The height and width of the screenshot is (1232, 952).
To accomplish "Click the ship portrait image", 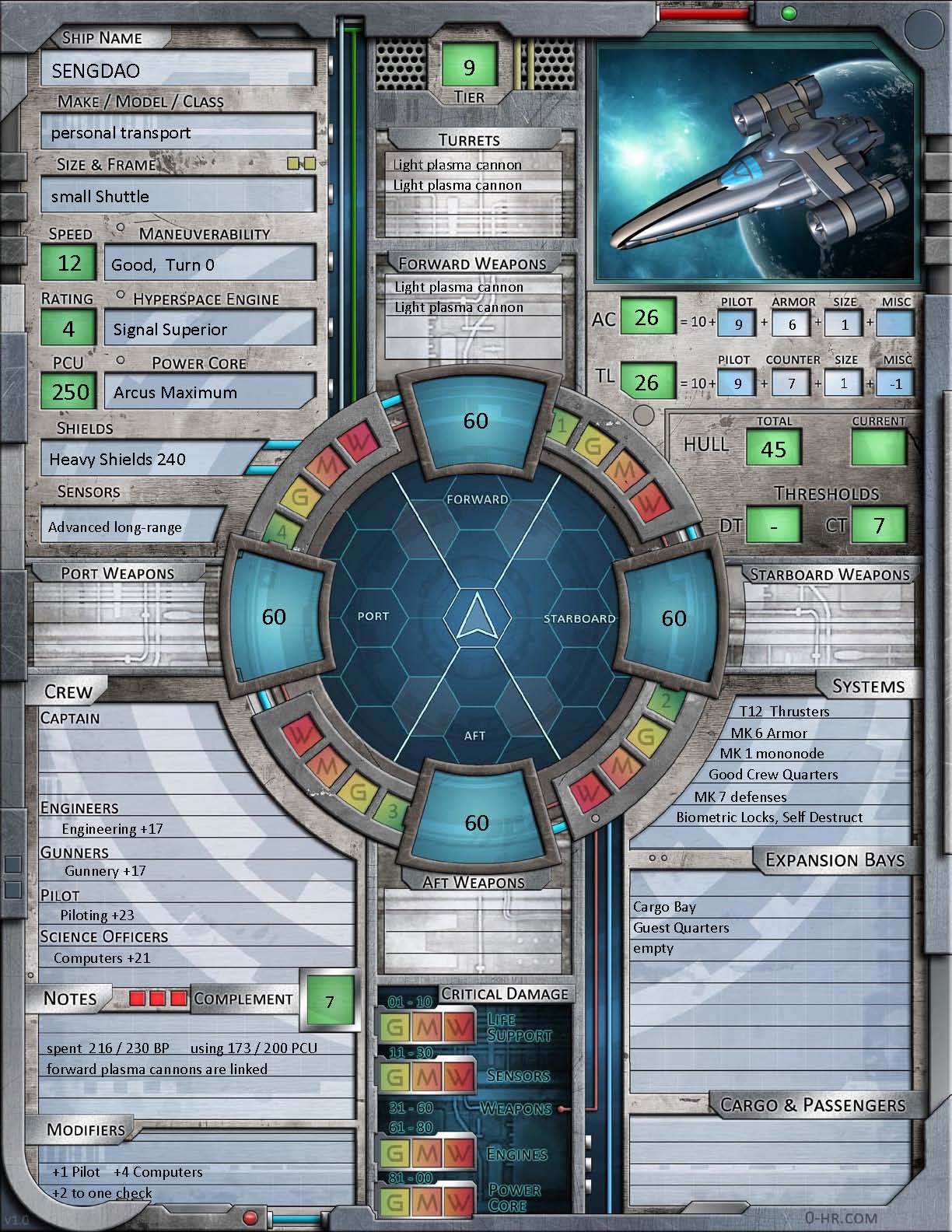I will [x=756, y=159].
